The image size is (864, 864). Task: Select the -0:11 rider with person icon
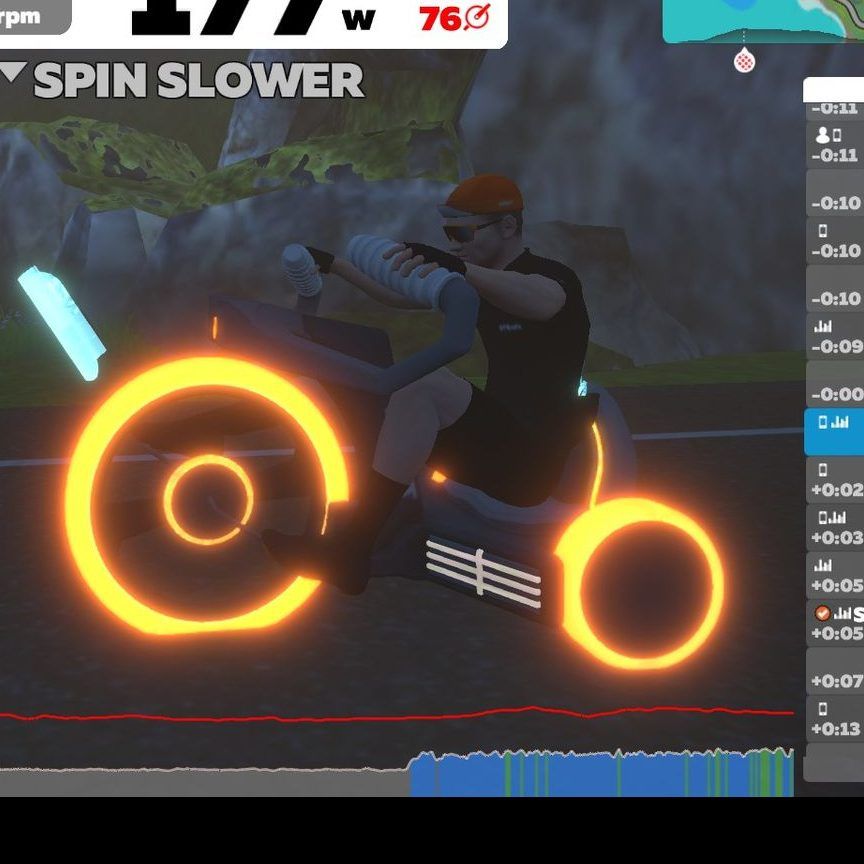point(834,146)
